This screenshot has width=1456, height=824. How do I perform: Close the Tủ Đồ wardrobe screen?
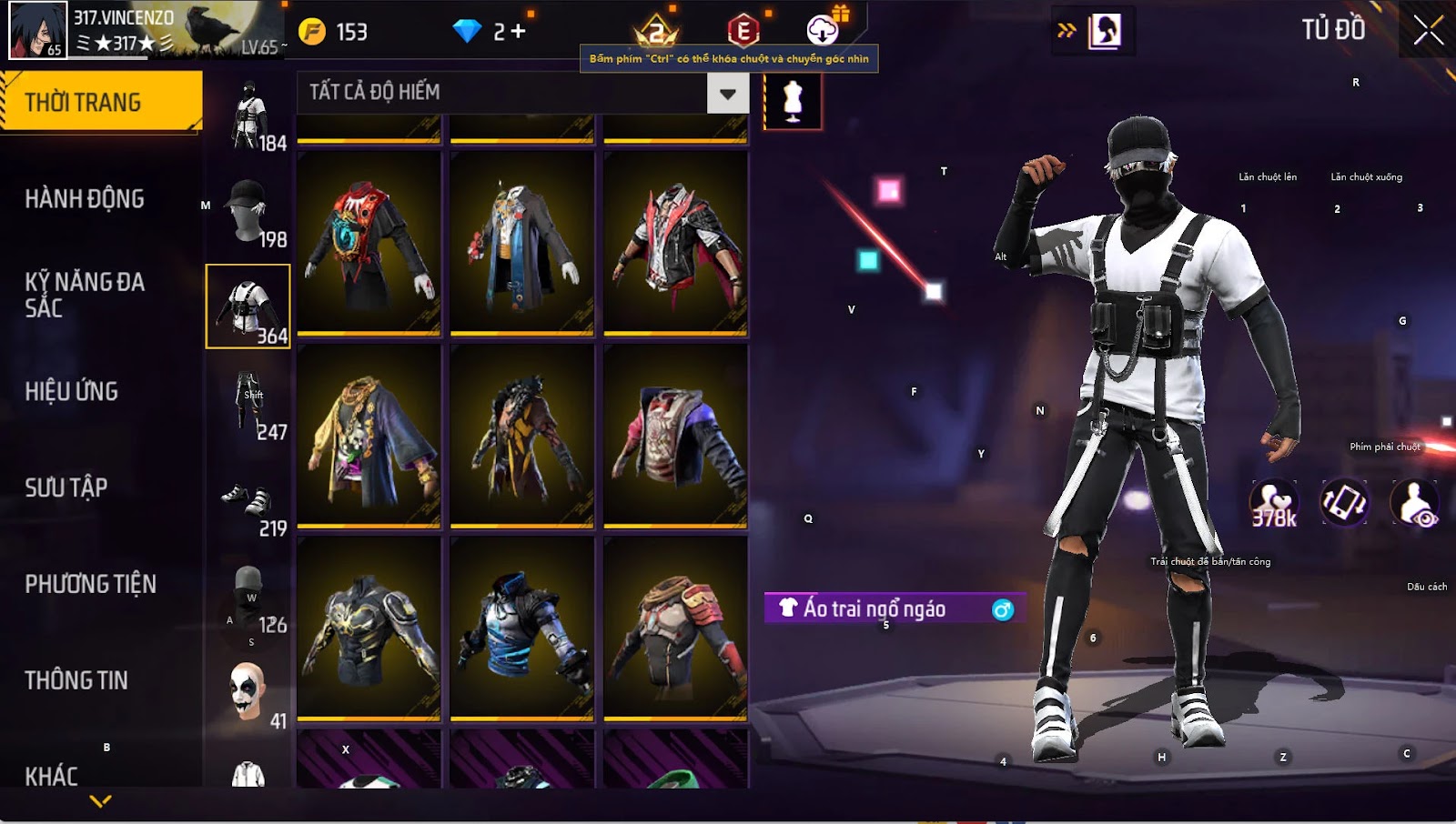(1428, 30)
